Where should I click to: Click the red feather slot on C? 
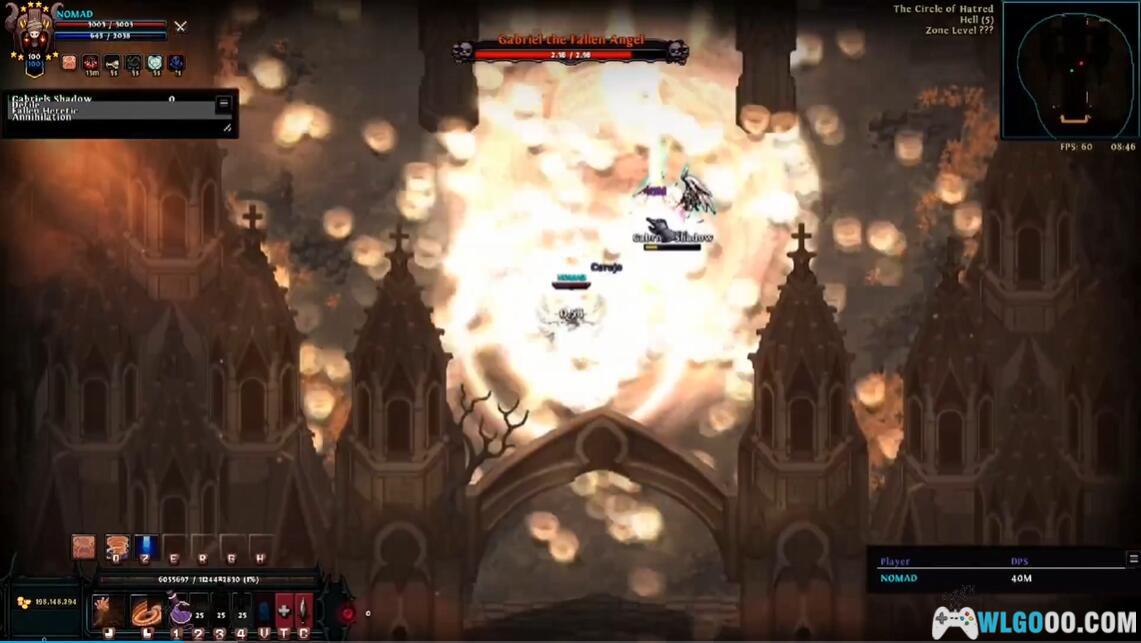pyautogui.click(x=303, y=610)
